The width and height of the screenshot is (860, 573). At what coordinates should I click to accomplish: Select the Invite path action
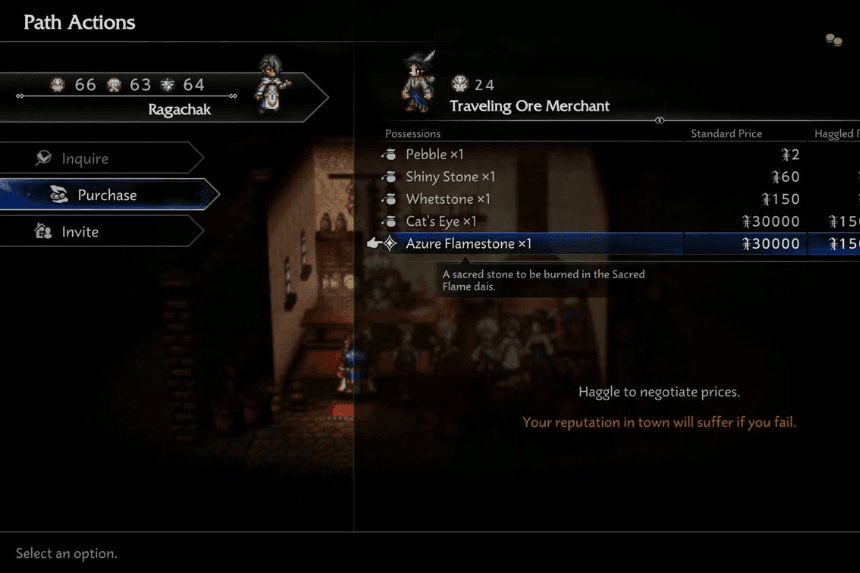(80, 231)
